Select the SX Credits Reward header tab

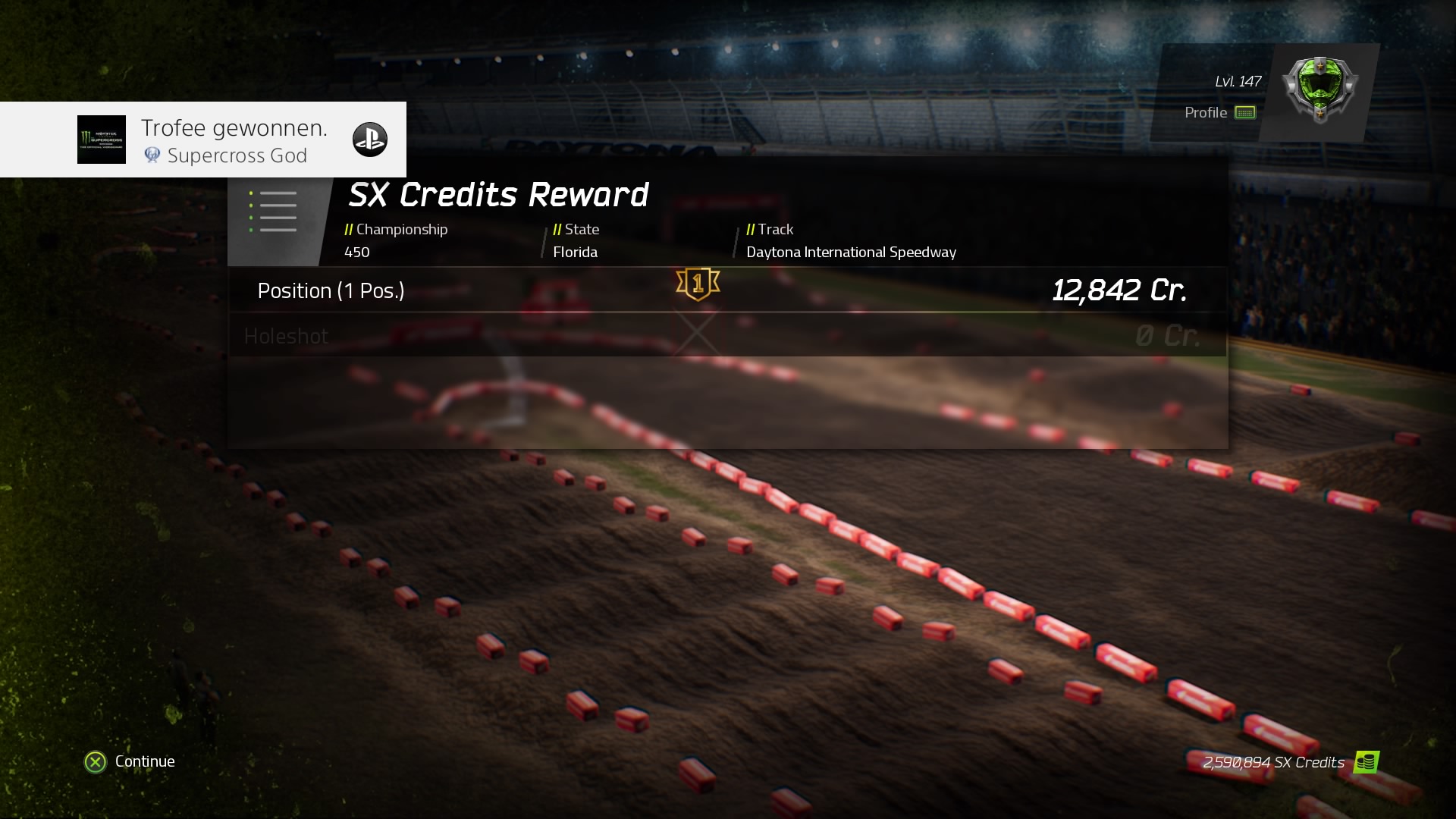point(497,194)
